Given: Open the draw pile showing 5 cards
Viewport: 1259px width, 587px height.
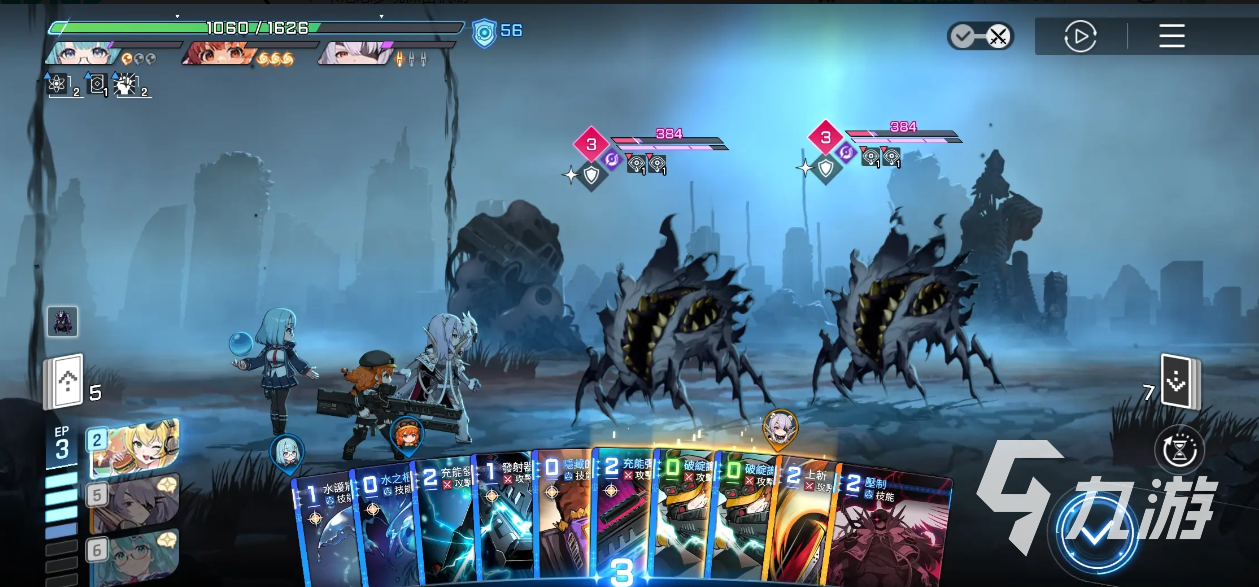Looking at the screenshot, I should [61, 383].
